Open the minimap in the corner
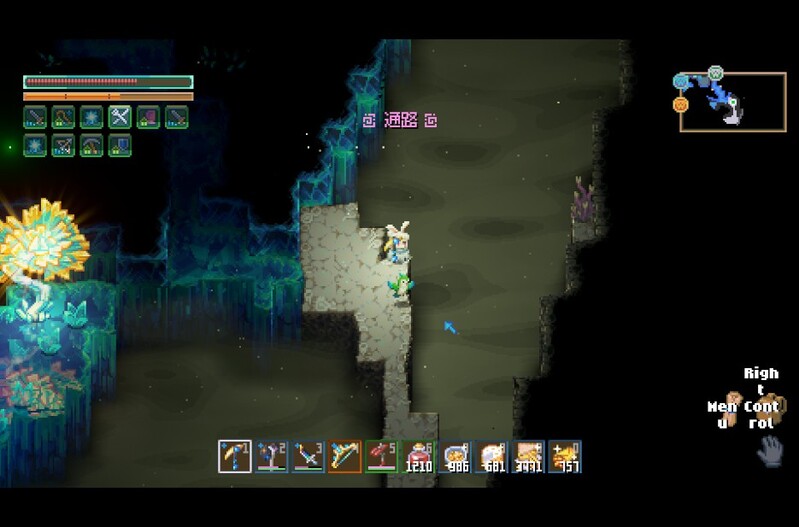Viewport: 799px width, 527px height. click(x=732, y=101)
